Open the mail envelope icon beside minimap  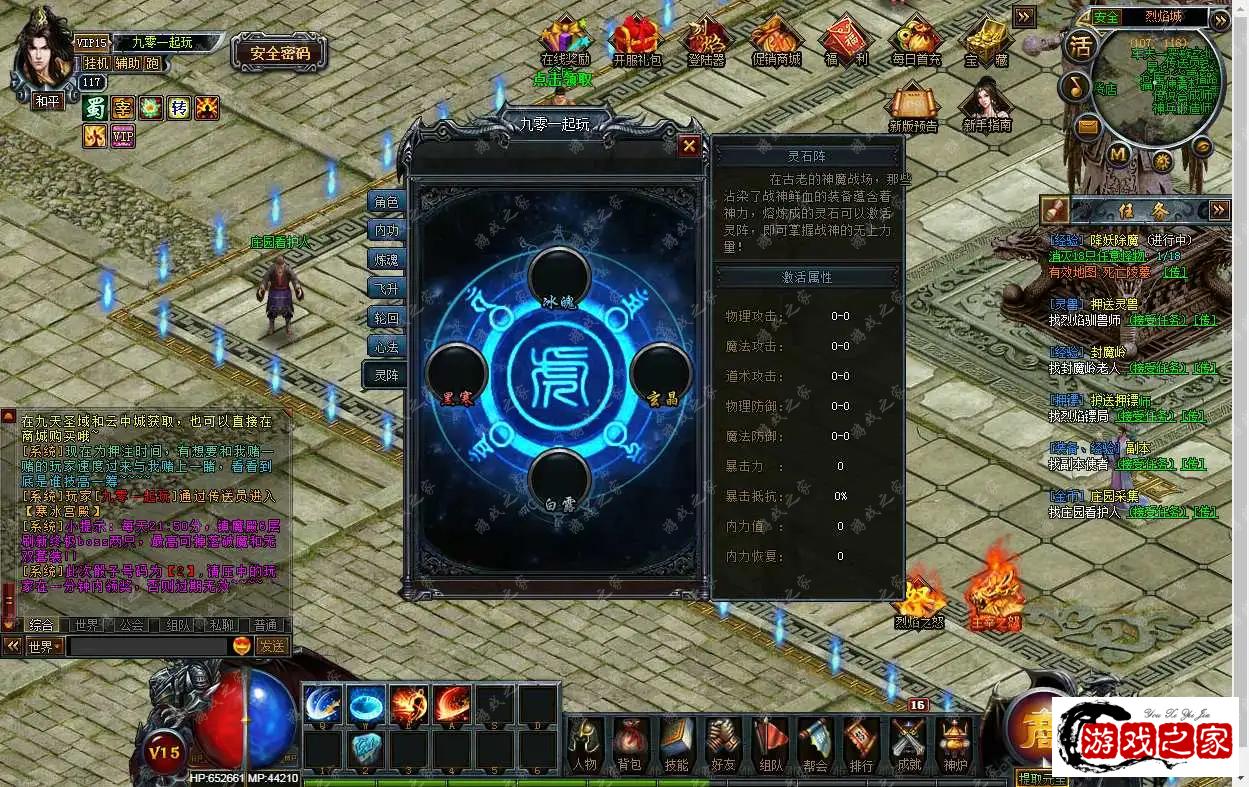coord(1087,127)
